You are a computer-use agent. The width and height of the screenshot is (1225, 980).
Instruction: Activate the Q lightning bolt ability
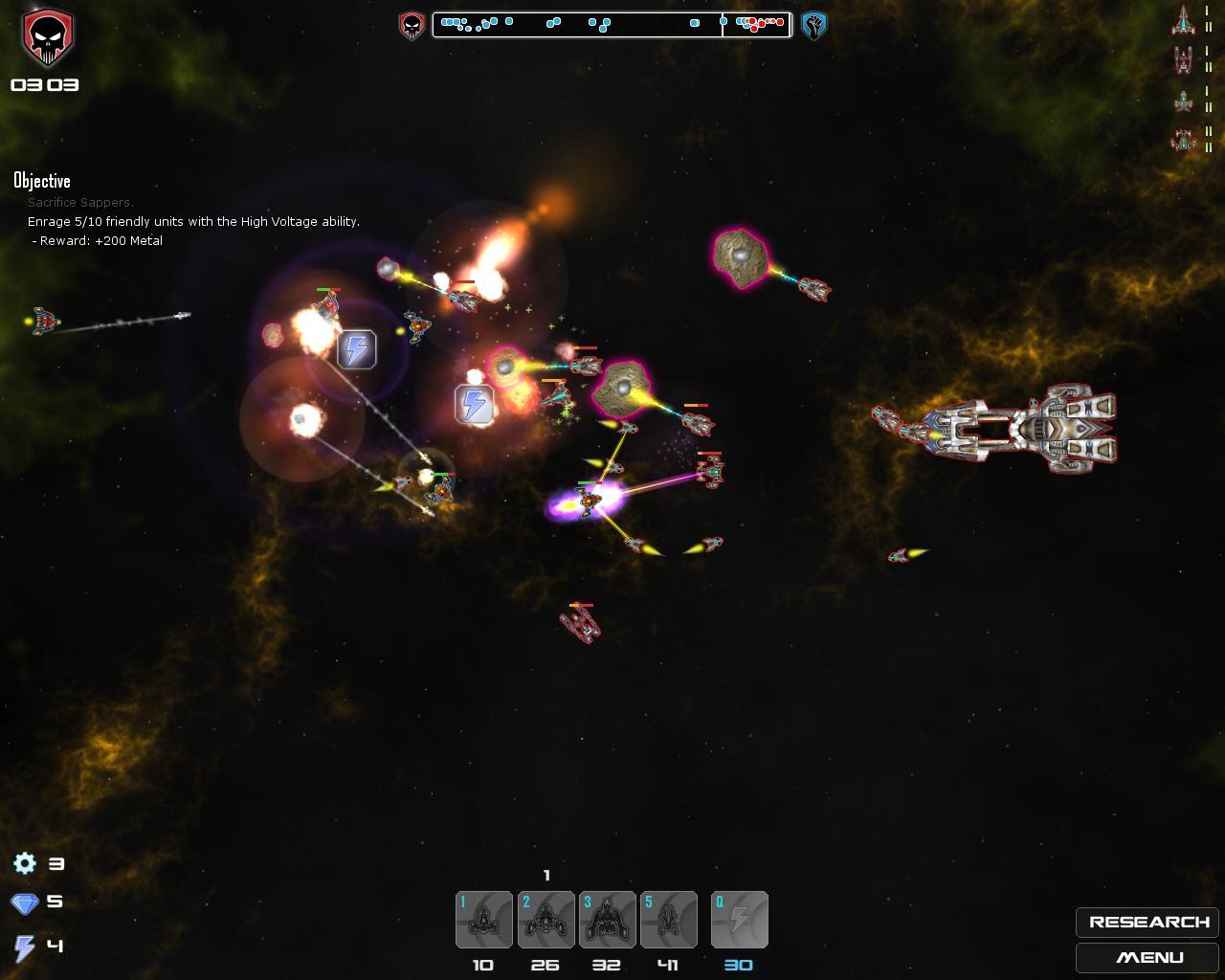(739, 920)
